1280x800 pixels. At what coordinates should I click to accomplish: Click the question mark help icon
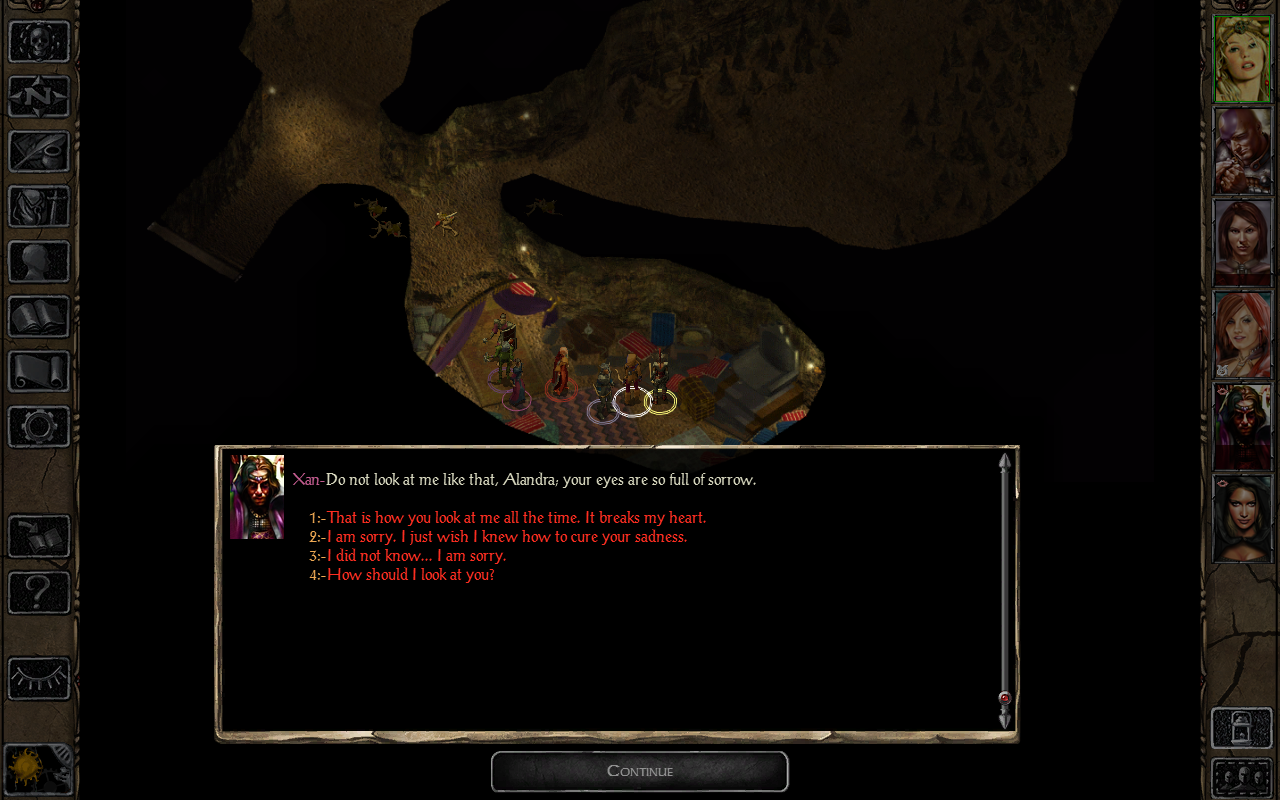coord(39,593)
